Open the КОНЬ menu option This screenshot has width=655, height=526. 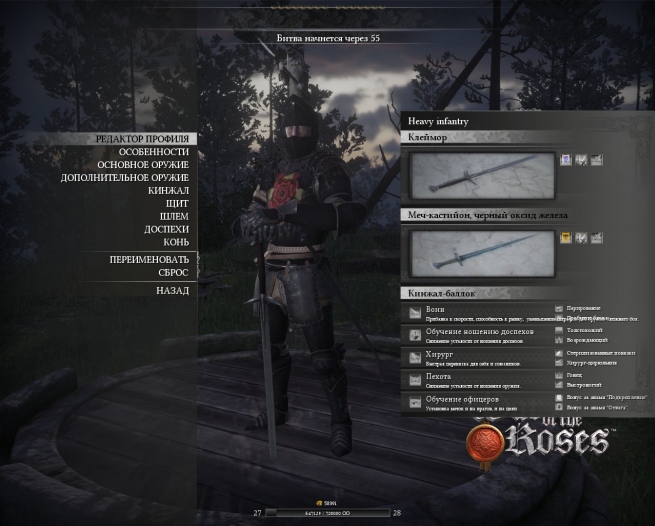pos(175,242)
